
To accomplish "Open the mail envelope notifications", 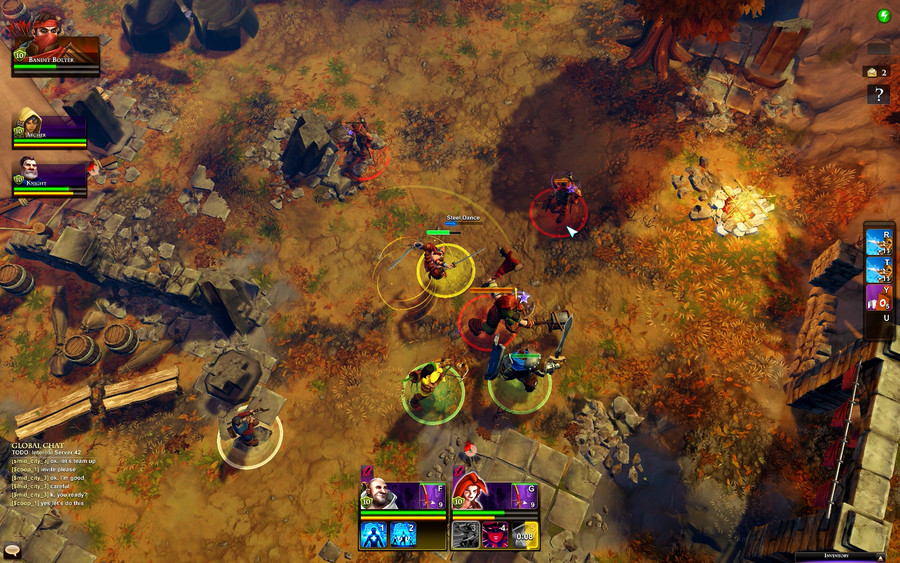I will pyautogui.click(x=872, y=72).
